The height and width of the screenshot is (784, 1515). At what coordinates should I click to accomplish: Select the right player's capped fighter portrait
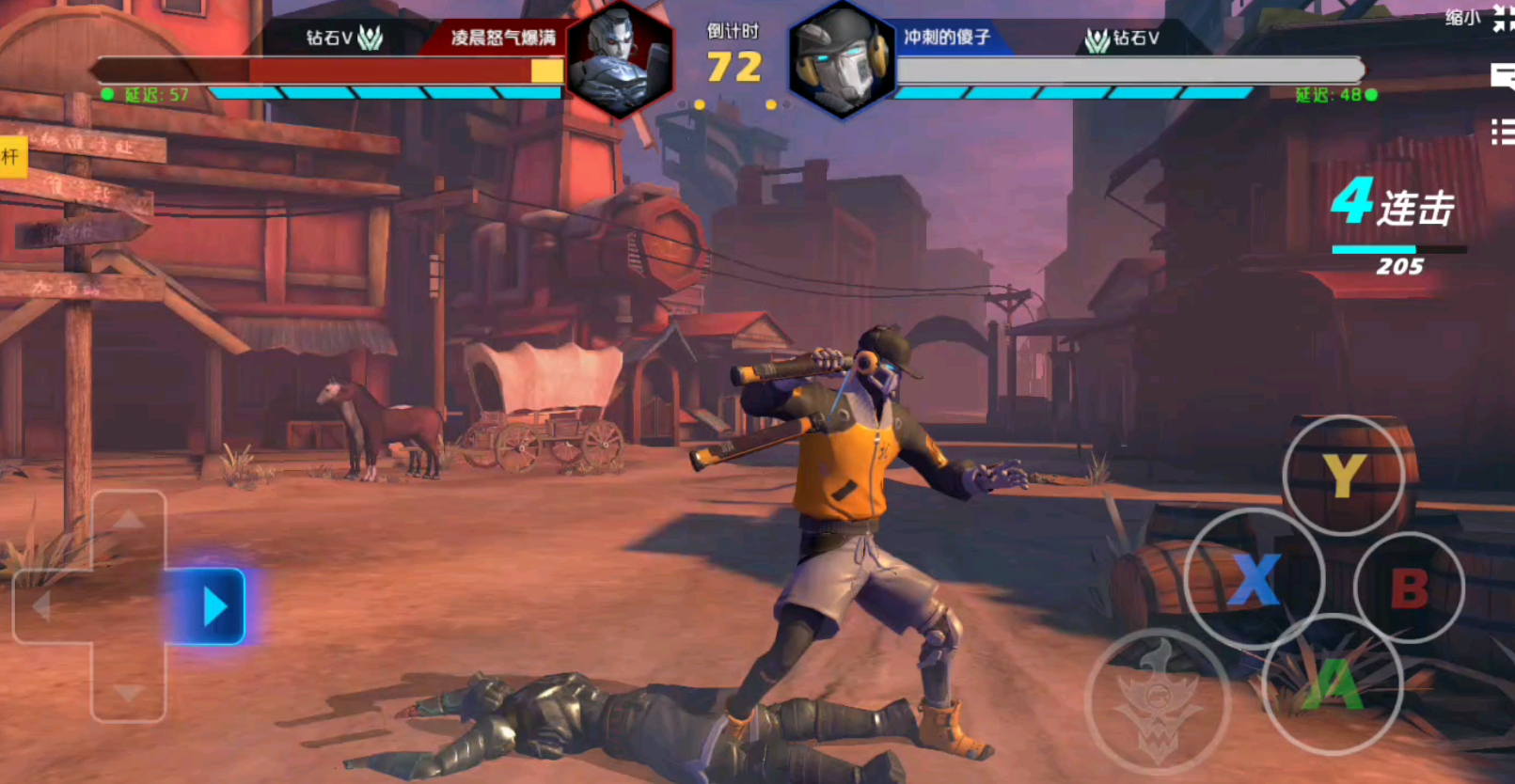(842, 60)
